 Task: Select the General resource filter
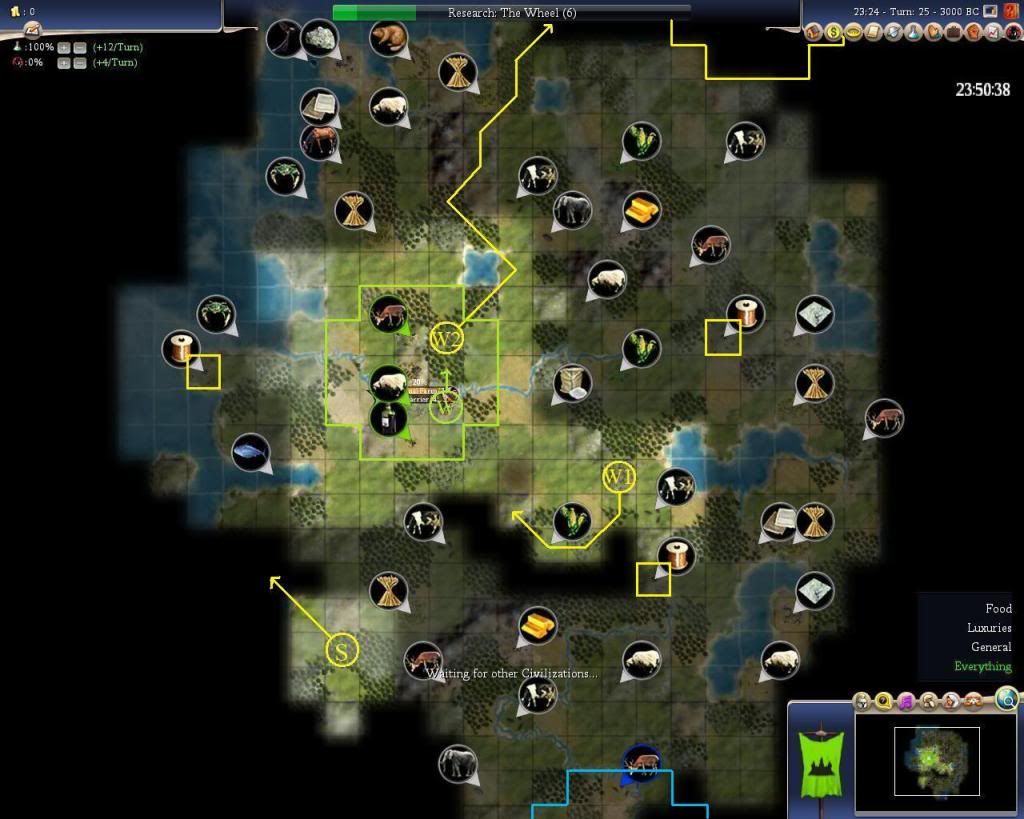pyautogui.click(x=991, y=647)
